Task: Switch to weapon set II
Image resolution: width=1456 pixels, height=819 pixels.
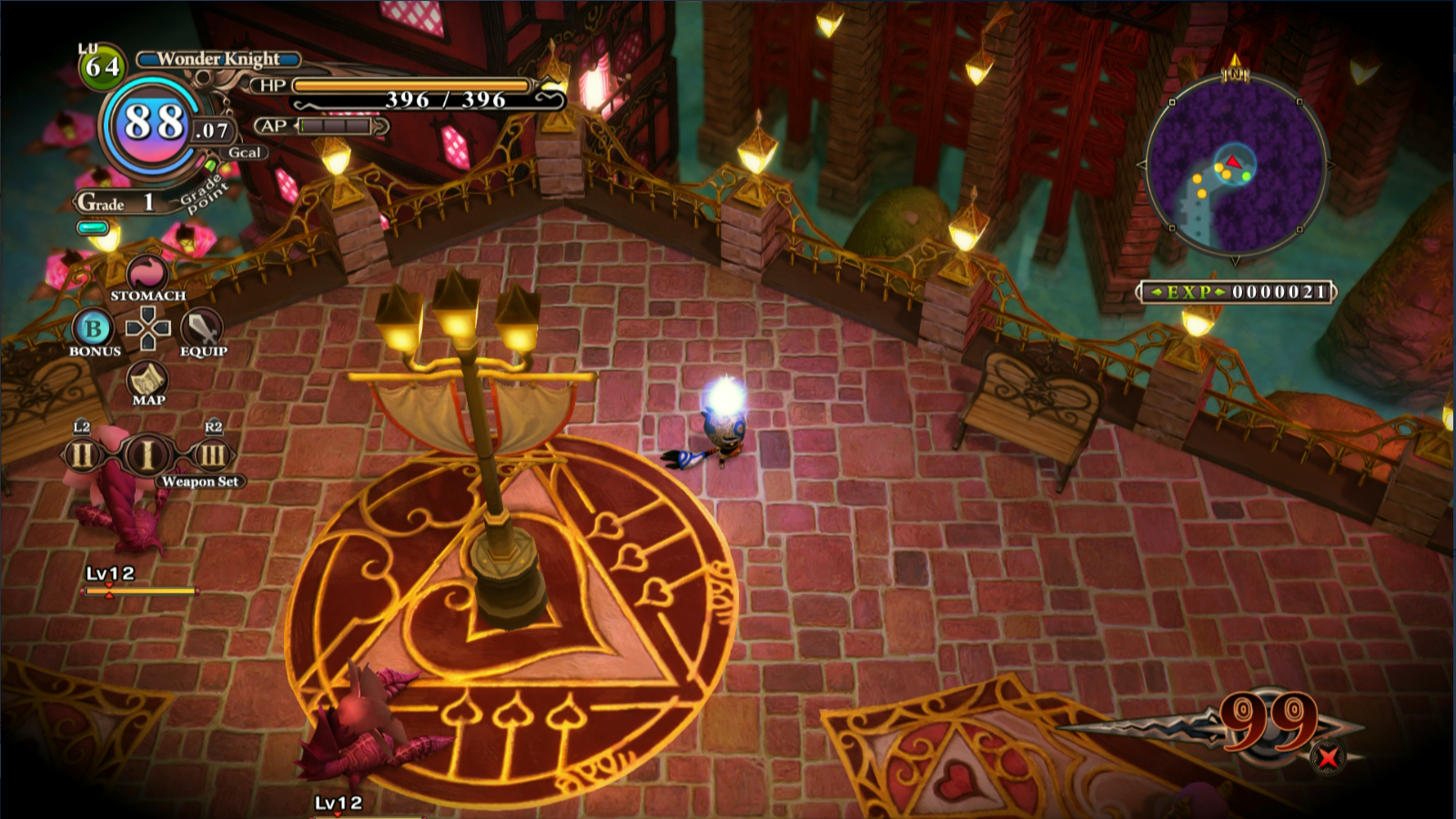Action: (x=81, y=454)
